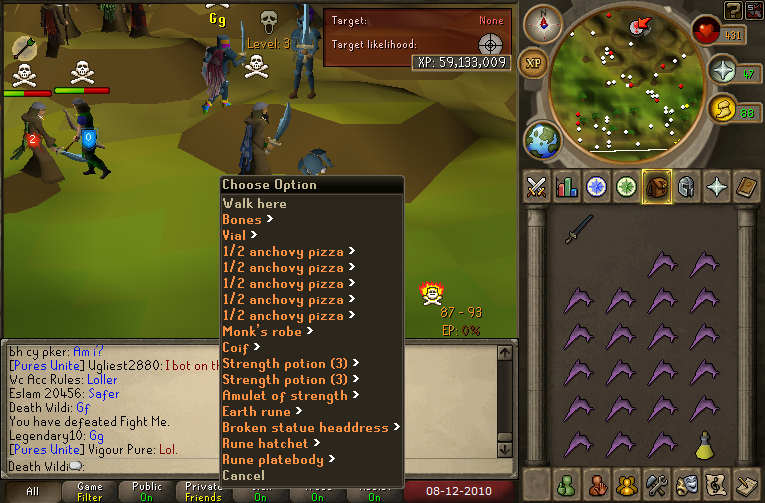Select the dark sword in the inventory
This screenshot has height=503, width=765.
tap(577, 229)
